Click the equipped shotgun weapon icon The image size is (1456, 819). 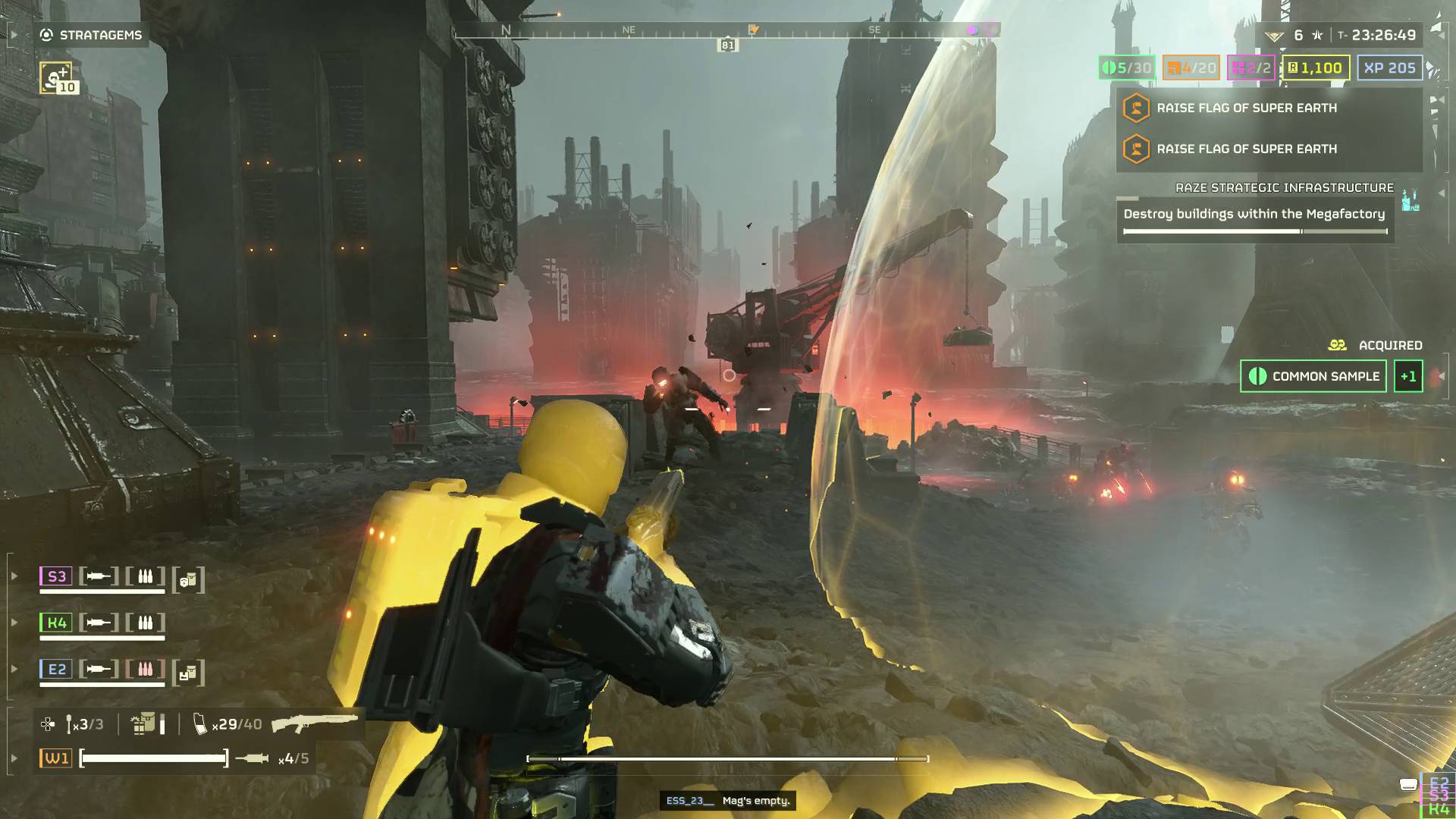point(314,722)
